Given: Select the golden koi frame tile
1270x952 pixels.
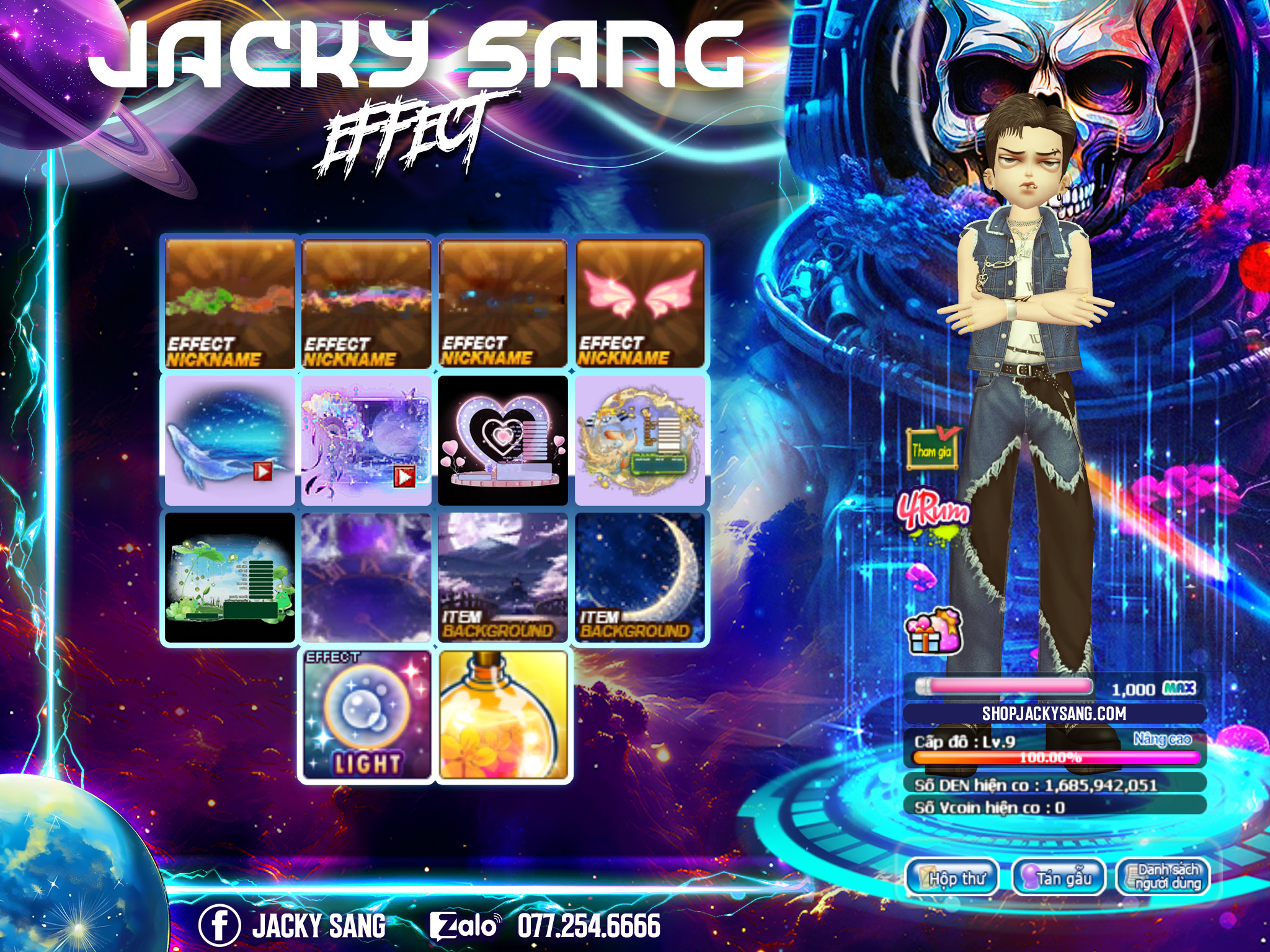Looking at the screenshot, I should click(x=641, y=441).
